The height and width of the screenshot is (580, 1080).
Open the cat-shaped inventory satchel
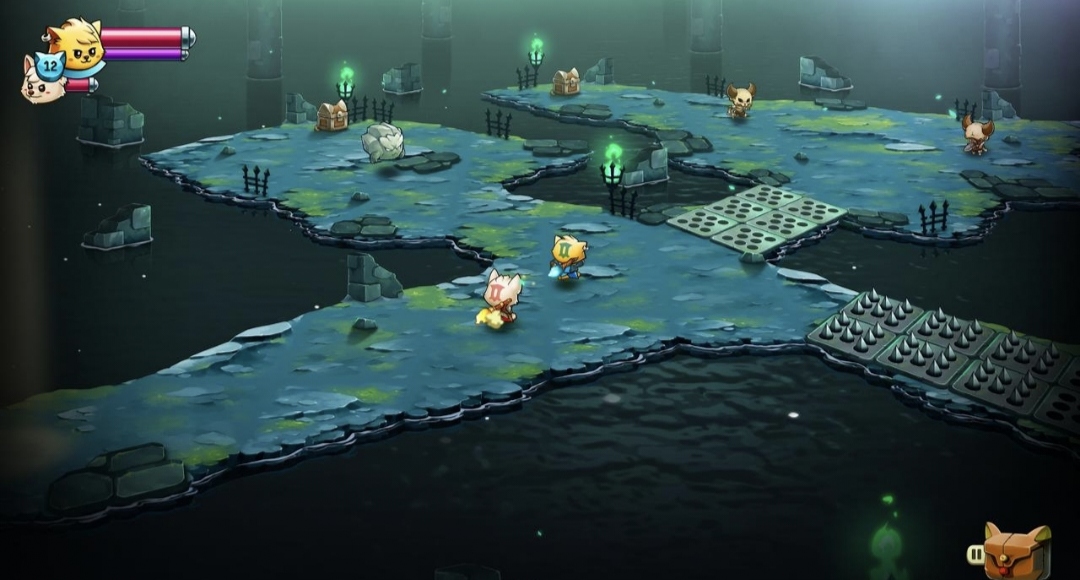tap(1016, 551)
